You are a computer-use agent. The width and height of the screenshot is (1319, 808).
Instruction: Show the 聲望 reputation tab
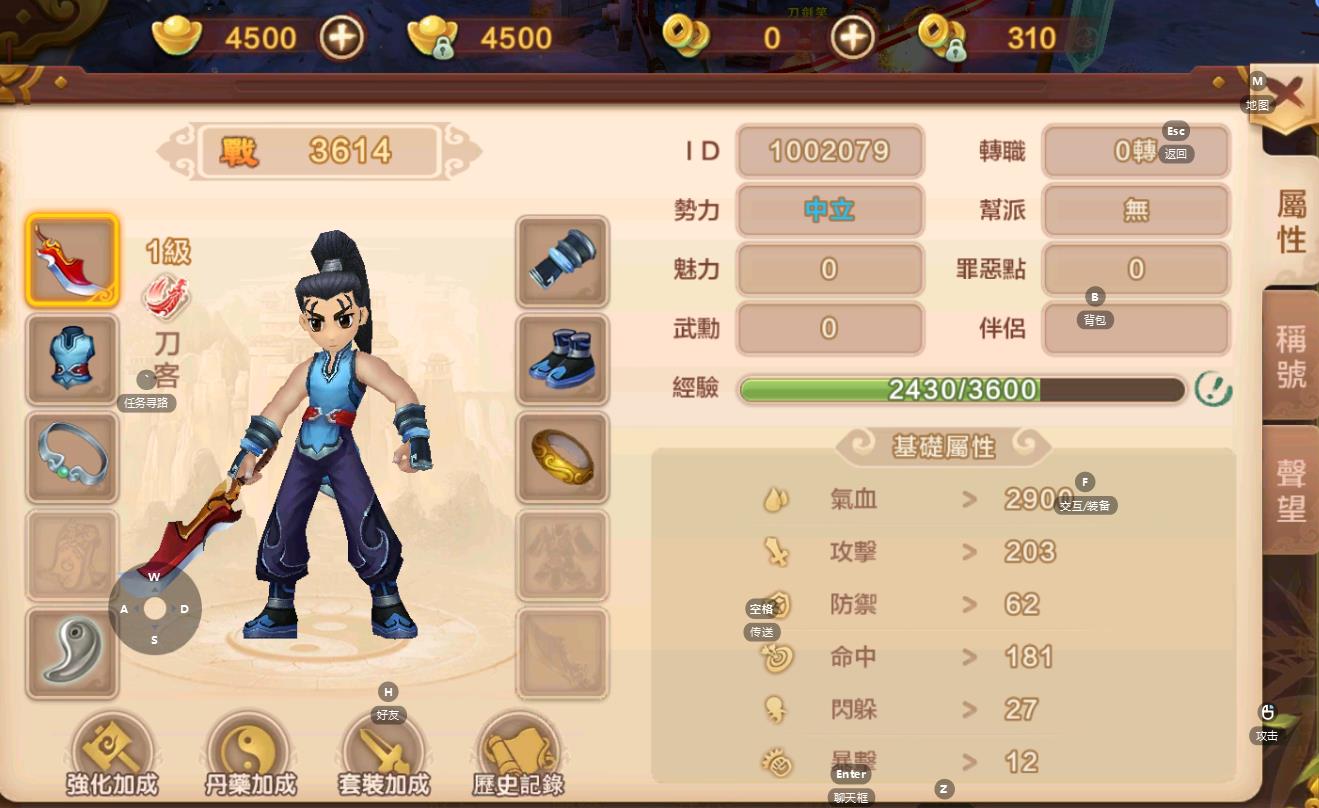pyautogui.click(x=1291, y=490)
